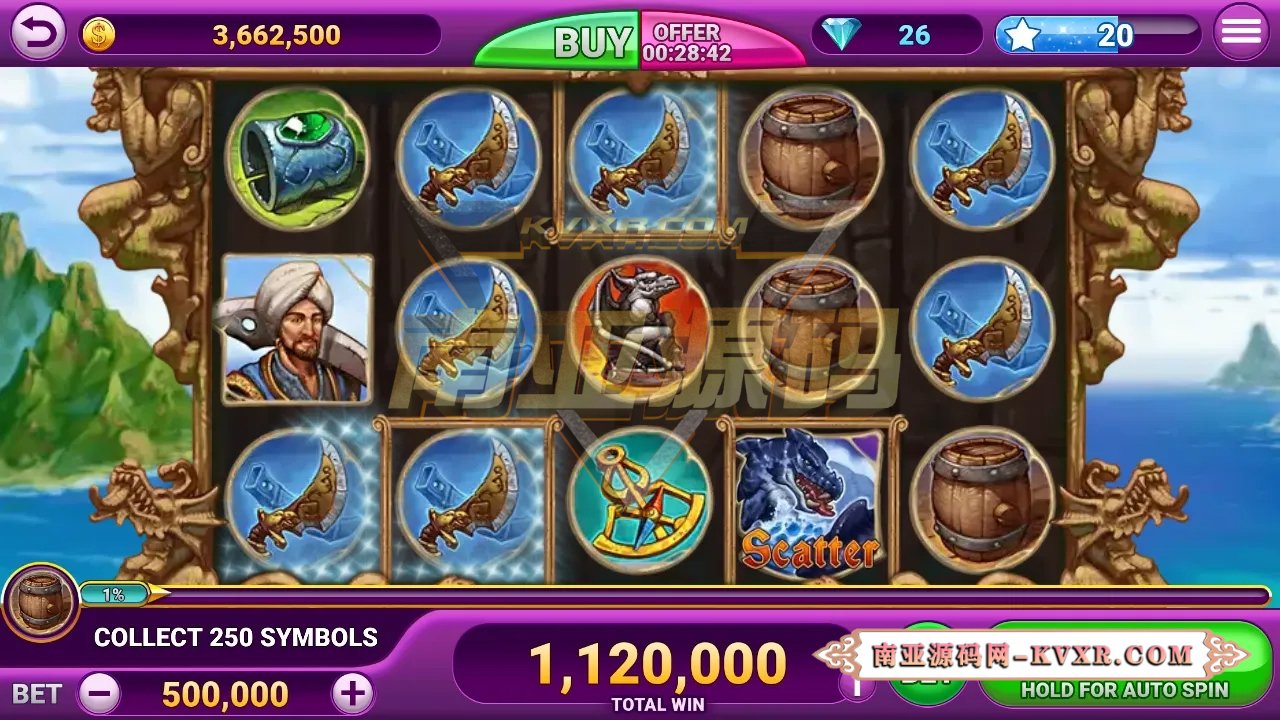
Task: Select the current bet amount of 500,000
Action: (224, 692)
